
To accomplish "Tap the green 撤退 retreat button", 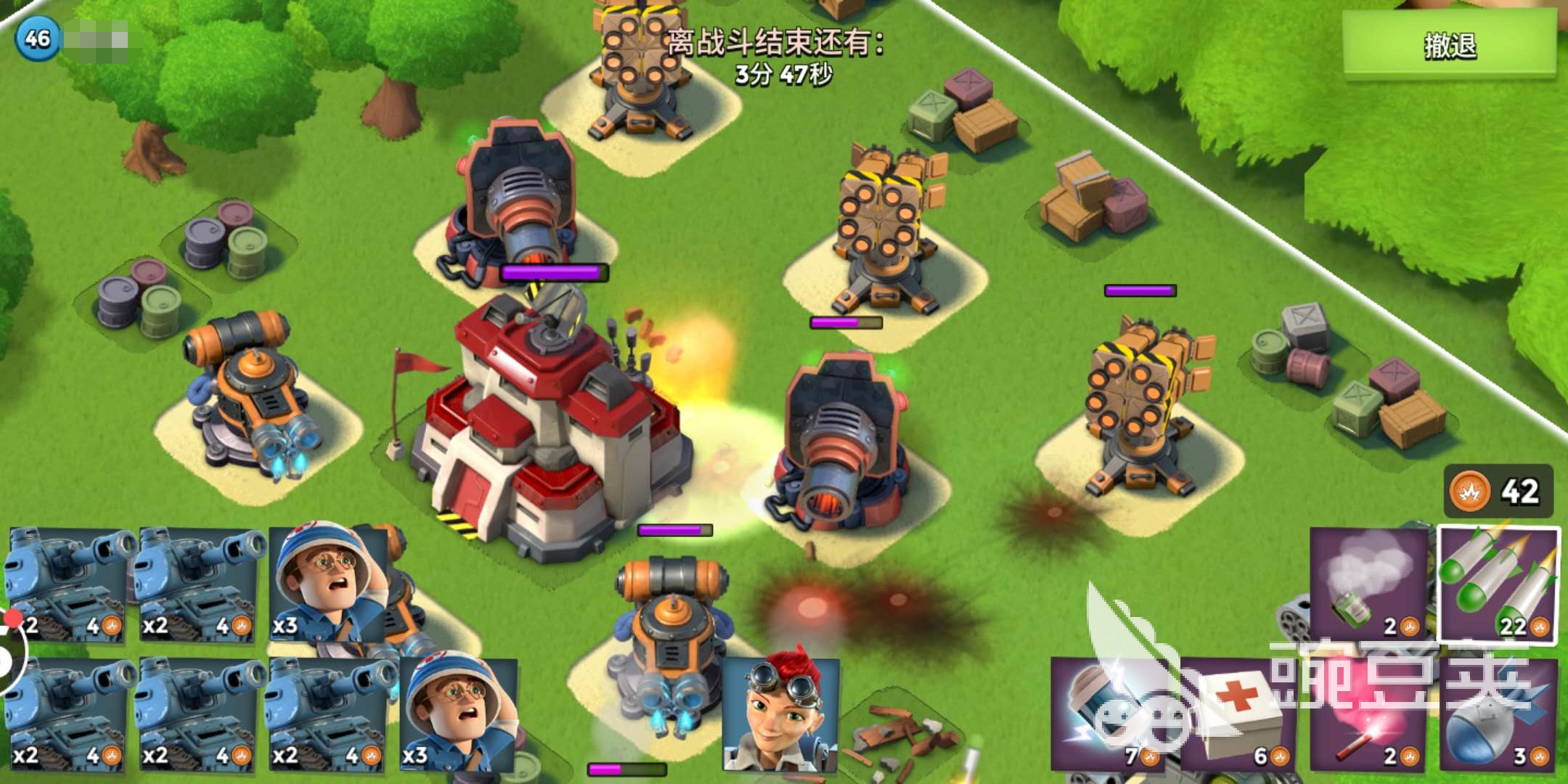I will click(1449, 45).
